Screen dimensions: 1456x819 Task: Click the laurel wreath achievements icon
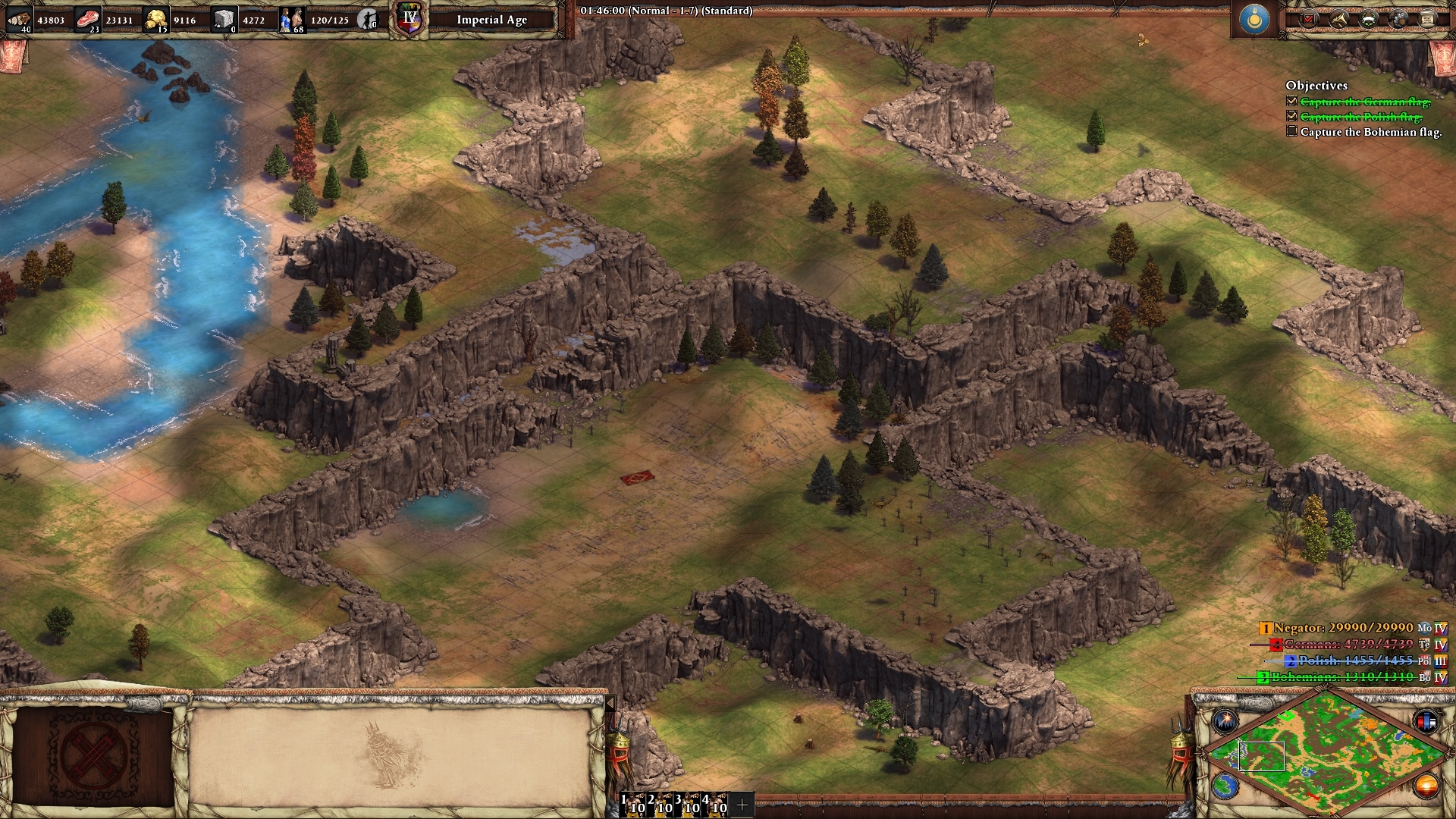[x=1368, y=20]
